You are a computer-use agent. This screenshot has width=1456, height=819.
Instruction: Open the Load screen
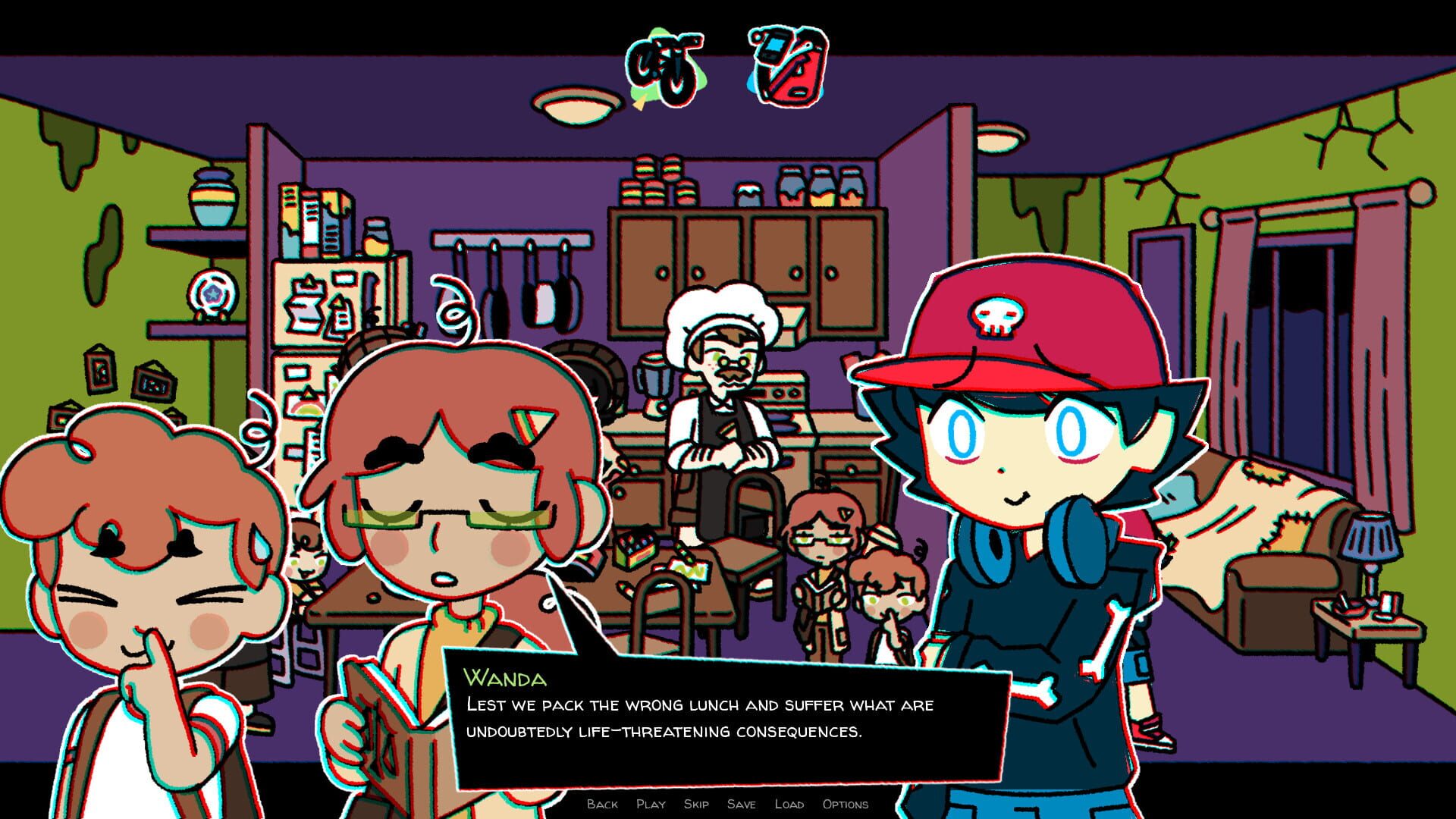(x=789, y=804)
